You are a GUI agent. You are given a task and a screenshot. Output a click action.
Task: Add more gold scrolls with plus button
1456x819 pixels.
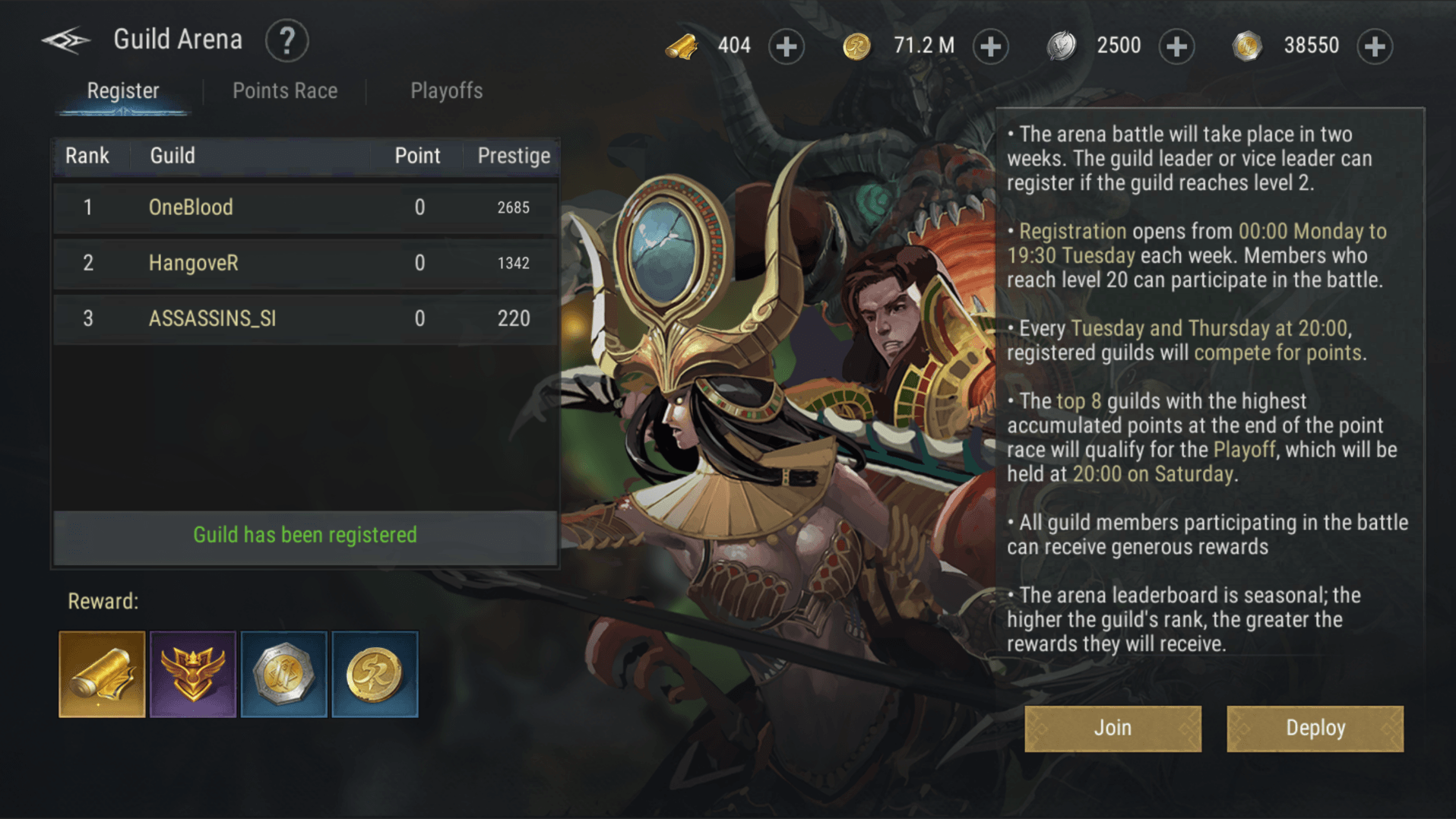click(786, 46)
